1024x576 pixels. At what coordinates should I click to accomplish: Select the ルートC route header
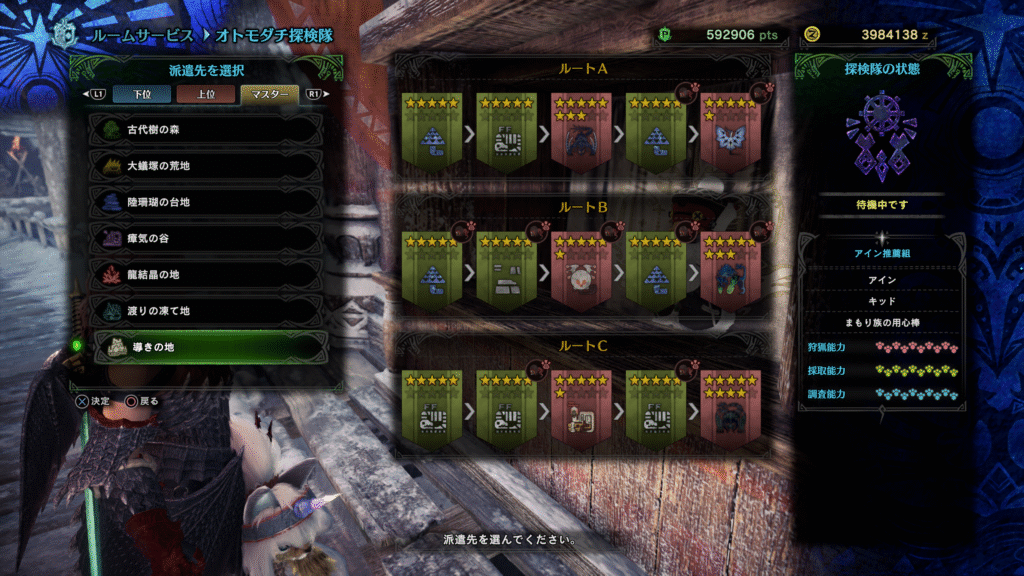(x=582, y=345)
